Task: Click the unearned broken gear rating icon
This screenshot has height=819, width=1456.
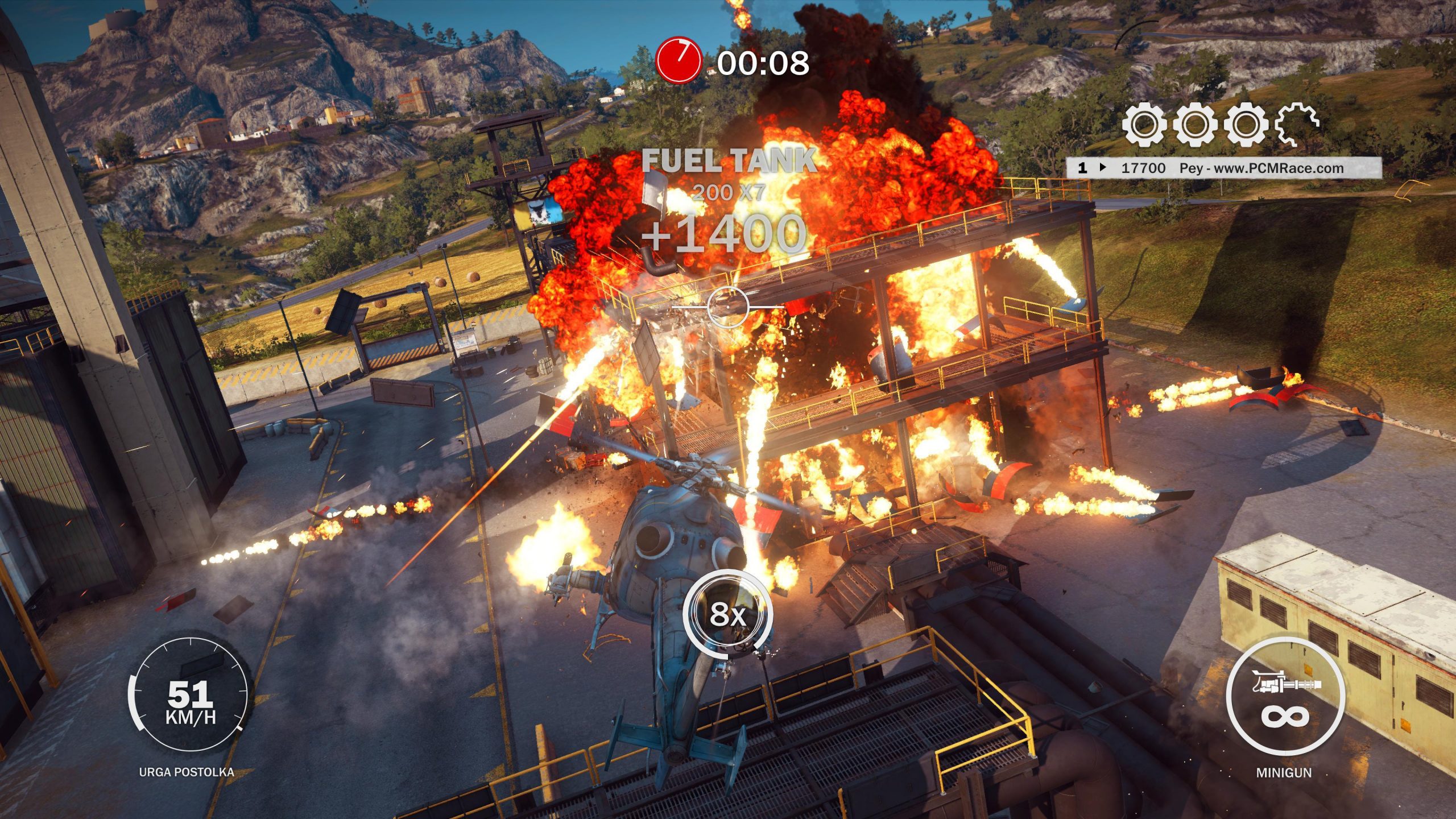Action: coord(1297,124)
